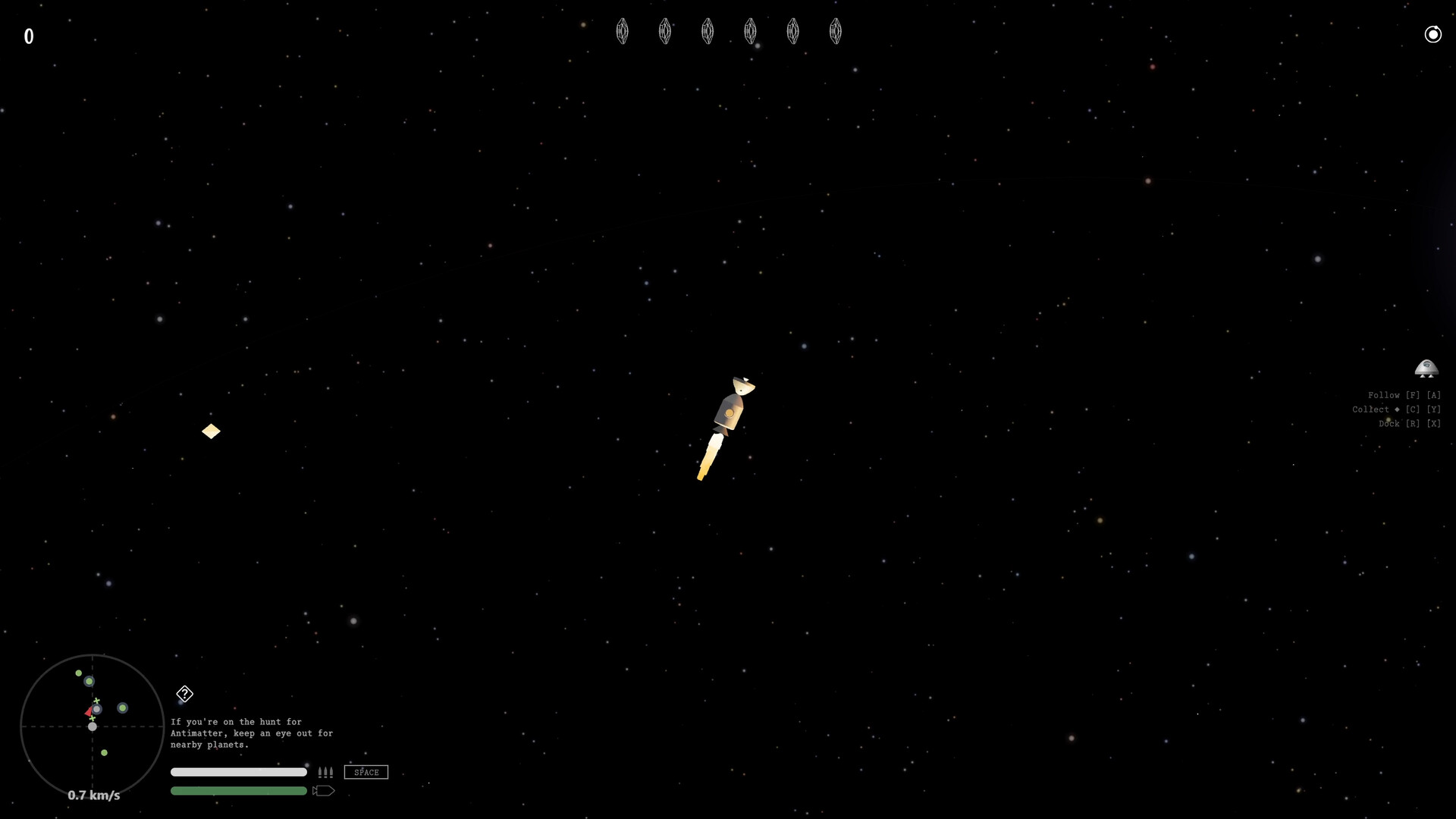Enable Collect for the antimatter diamond
Image resolution: width=1456 pixels, height=819 pixels.
[x=1396, y=409]
